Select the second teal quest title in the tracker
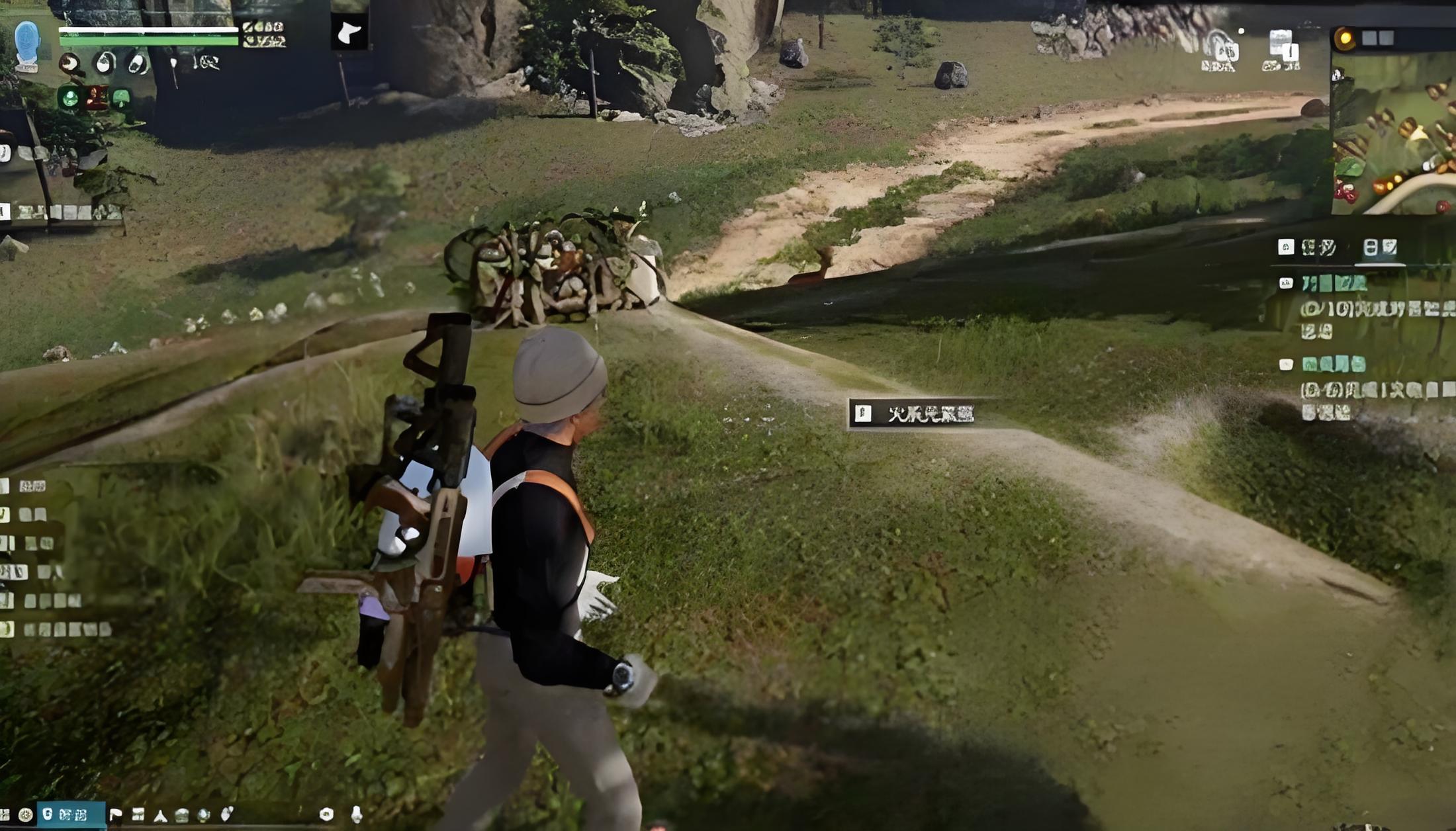 (x=1333, y=364)
